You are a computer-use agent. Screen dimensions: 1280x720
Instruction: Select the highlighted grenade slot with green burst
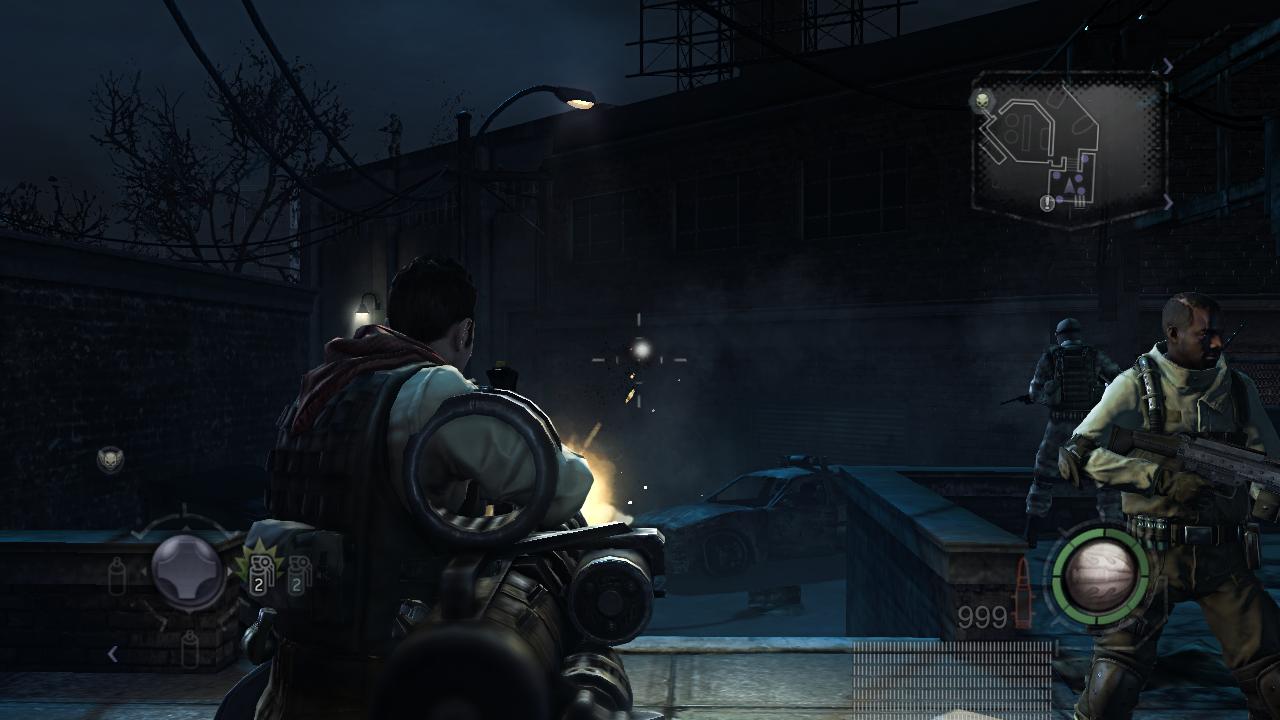pyautogui.click(x=257, y=575)
